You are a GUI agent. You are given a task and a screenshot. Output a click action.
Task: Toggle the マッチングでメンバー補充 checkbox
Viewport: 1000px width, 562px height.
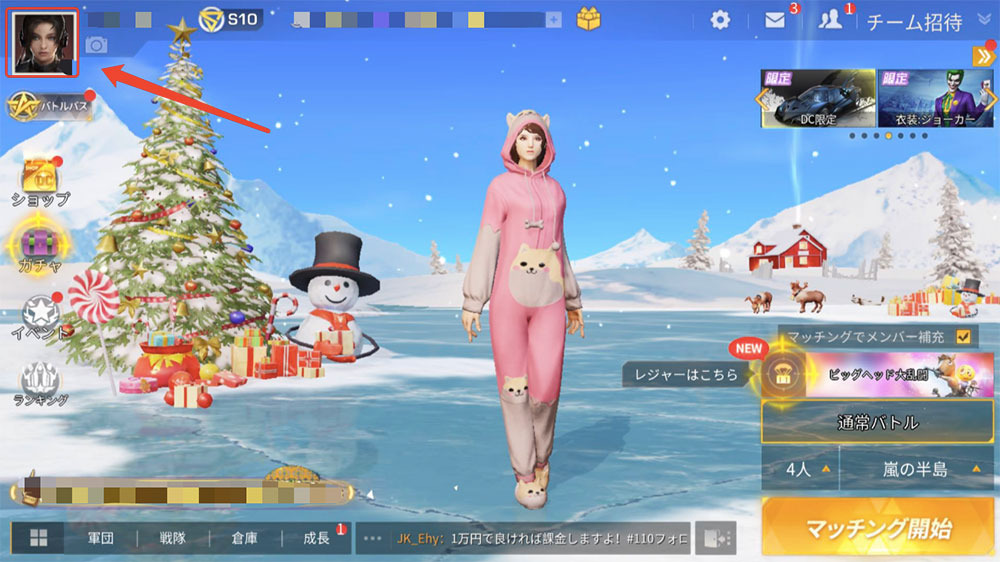[x=964, y=337]
